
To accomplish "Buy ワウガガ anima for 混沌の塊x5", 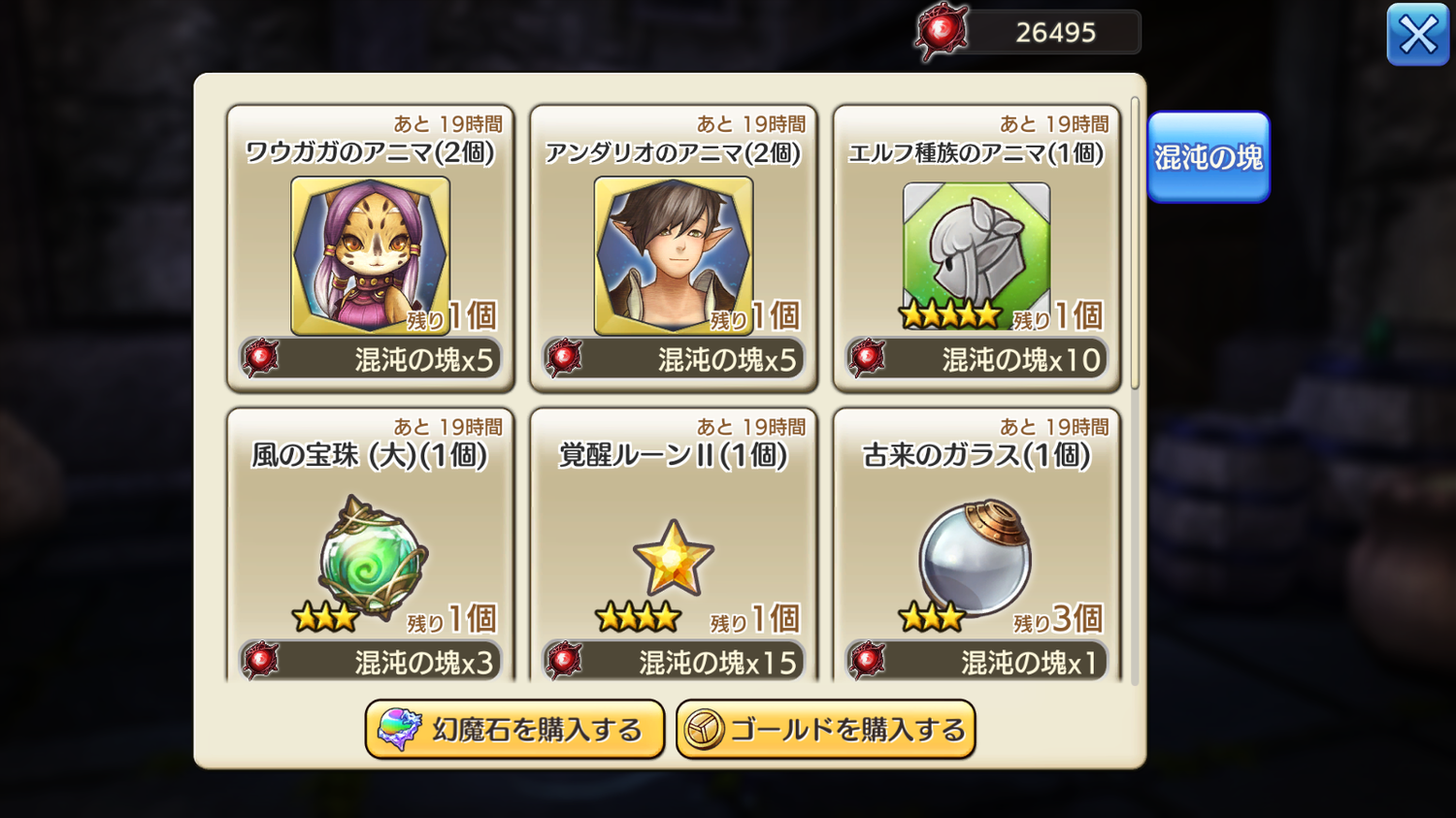I will [x=371, y=360].
